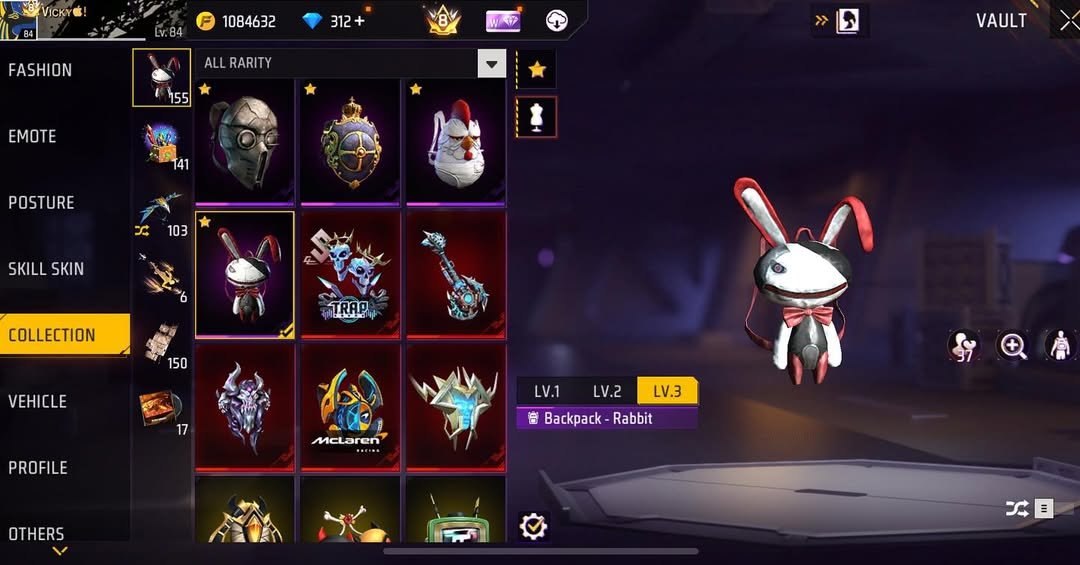Open the Skill Skin menu
1080x565 pixels.
coord(46,269)
